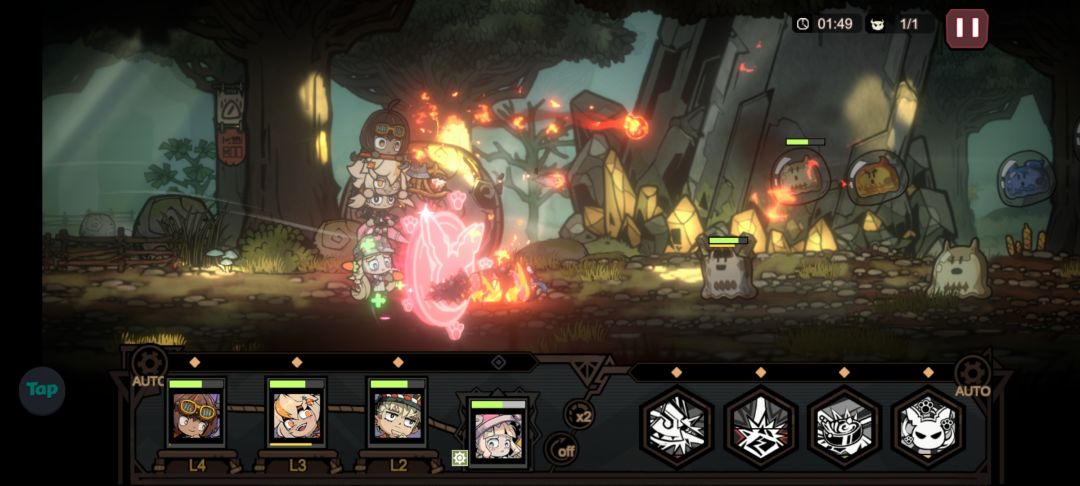Screen dimensions: 1080x486
Task: Pause the battle with the red button
Action: coord(966,28)
